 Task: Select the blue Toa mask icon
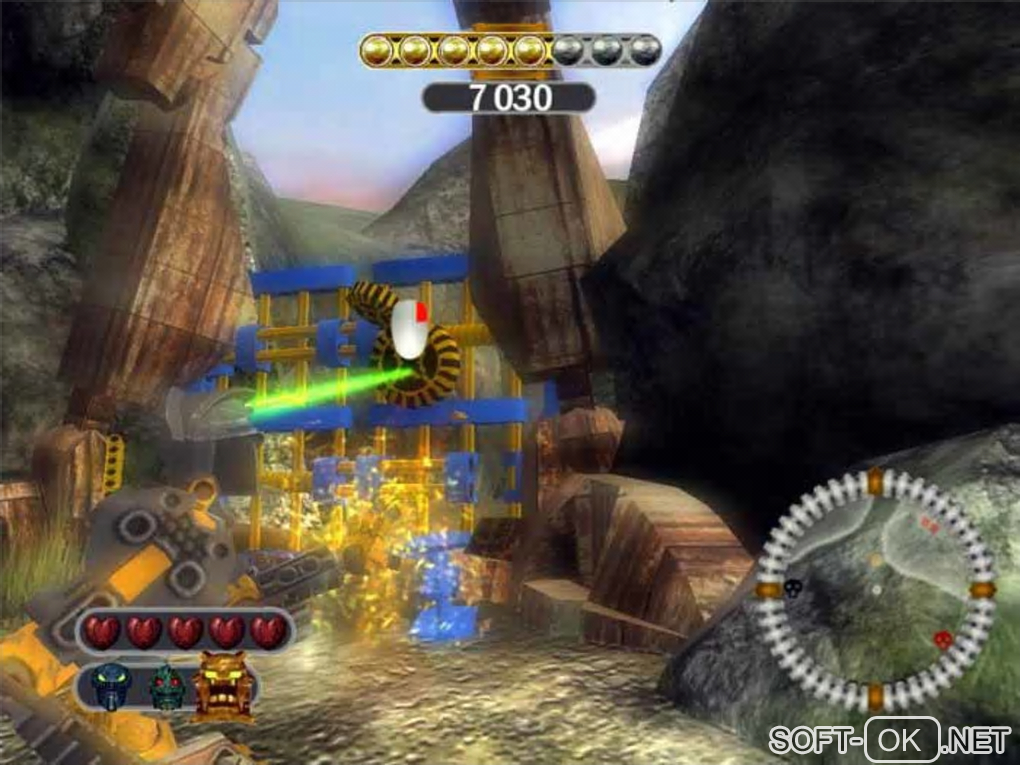tap(107, 687)
